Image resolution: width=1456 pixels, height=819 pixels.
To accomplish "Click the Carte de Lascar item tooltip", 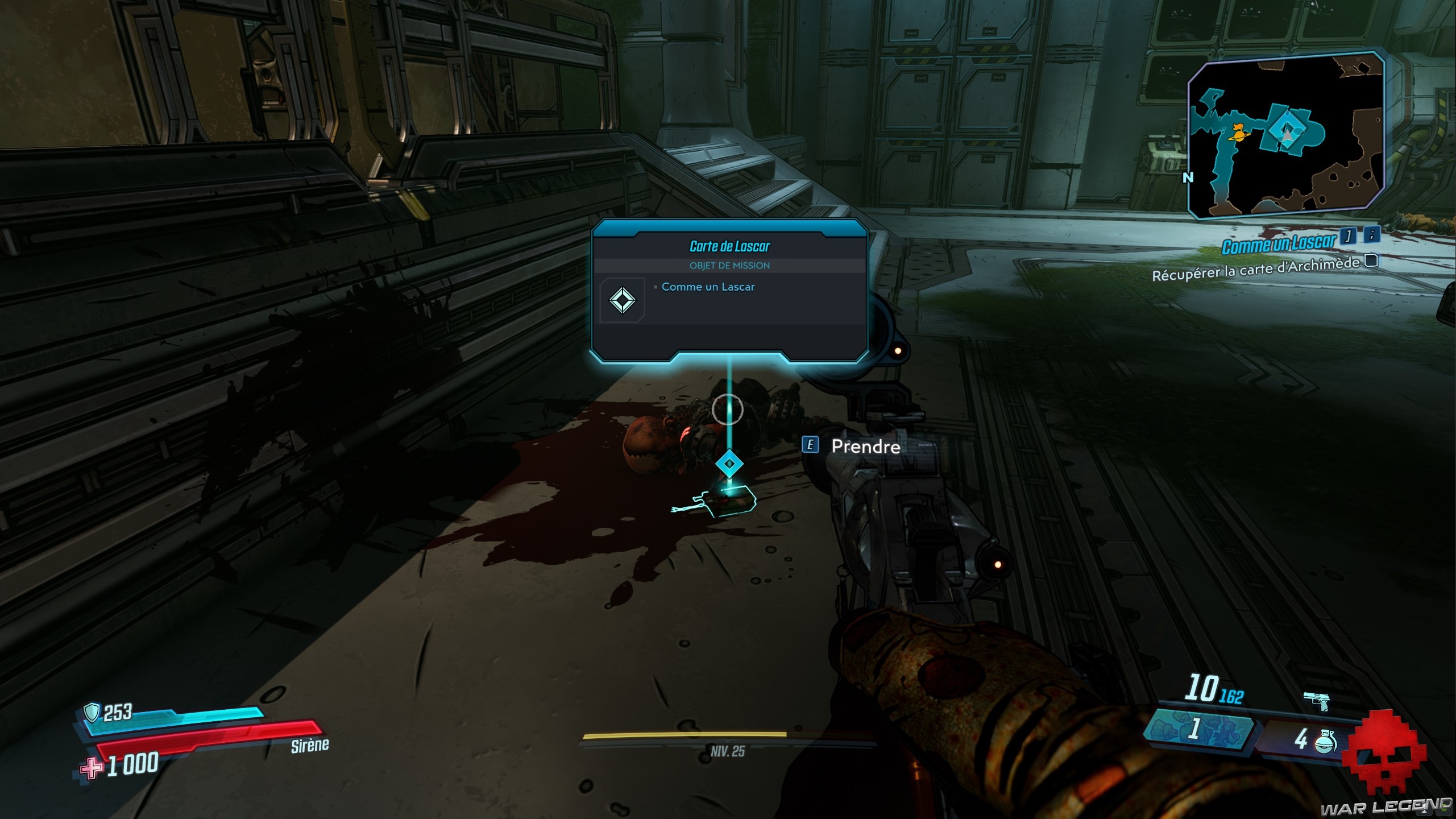I will click(x=729, y=290).
